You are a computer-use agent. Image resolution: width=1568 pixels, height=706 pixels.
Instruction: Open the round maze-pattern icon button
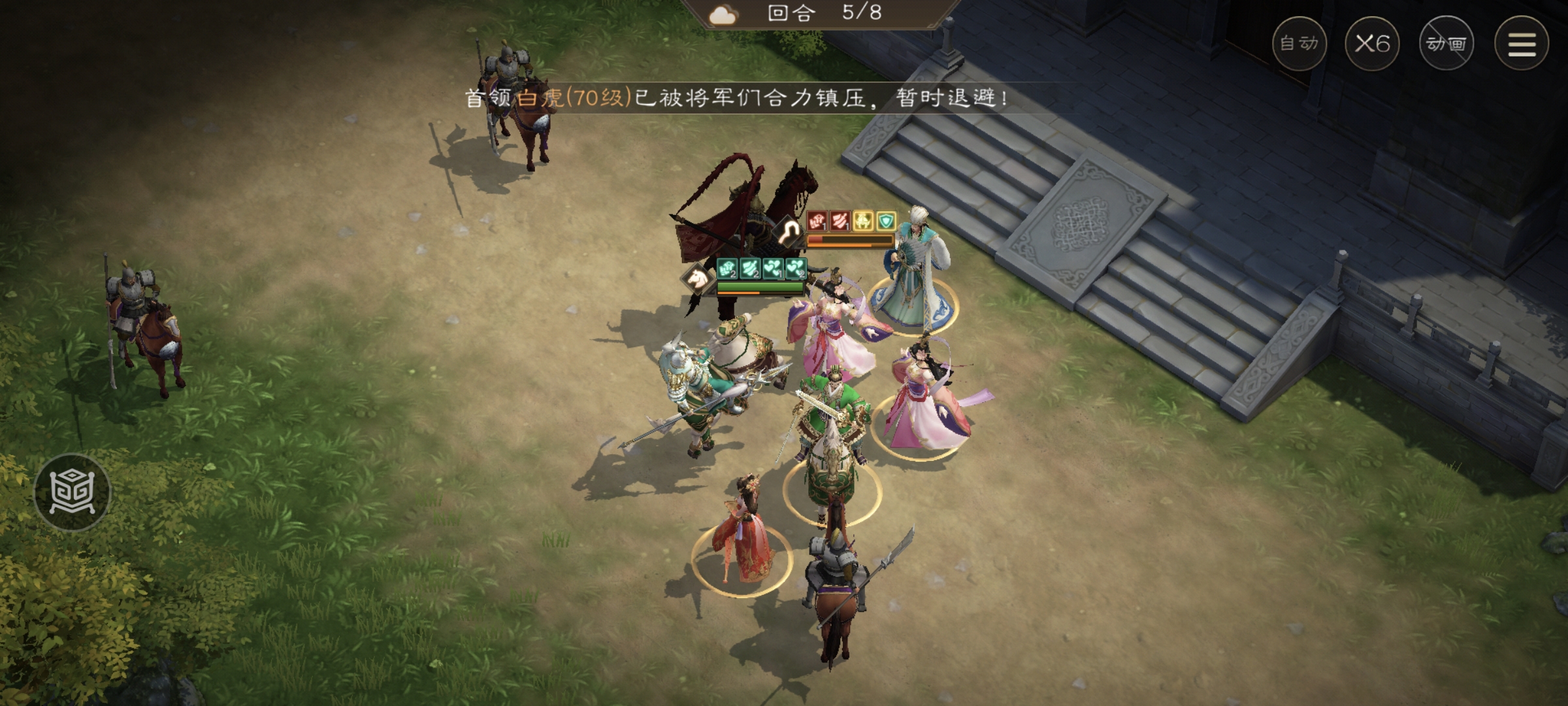coord(73,491)
